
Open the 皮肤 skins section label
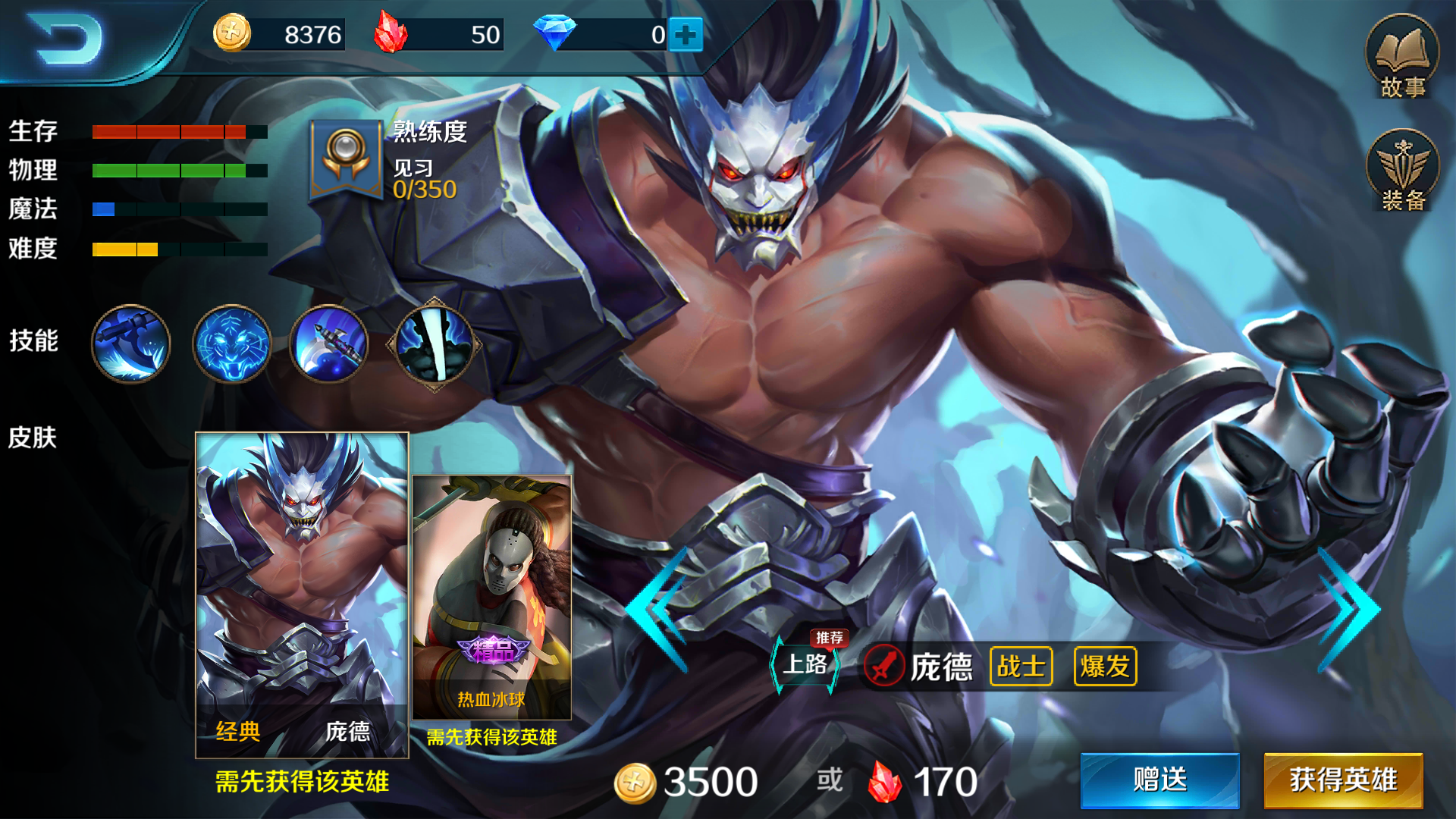34,438
